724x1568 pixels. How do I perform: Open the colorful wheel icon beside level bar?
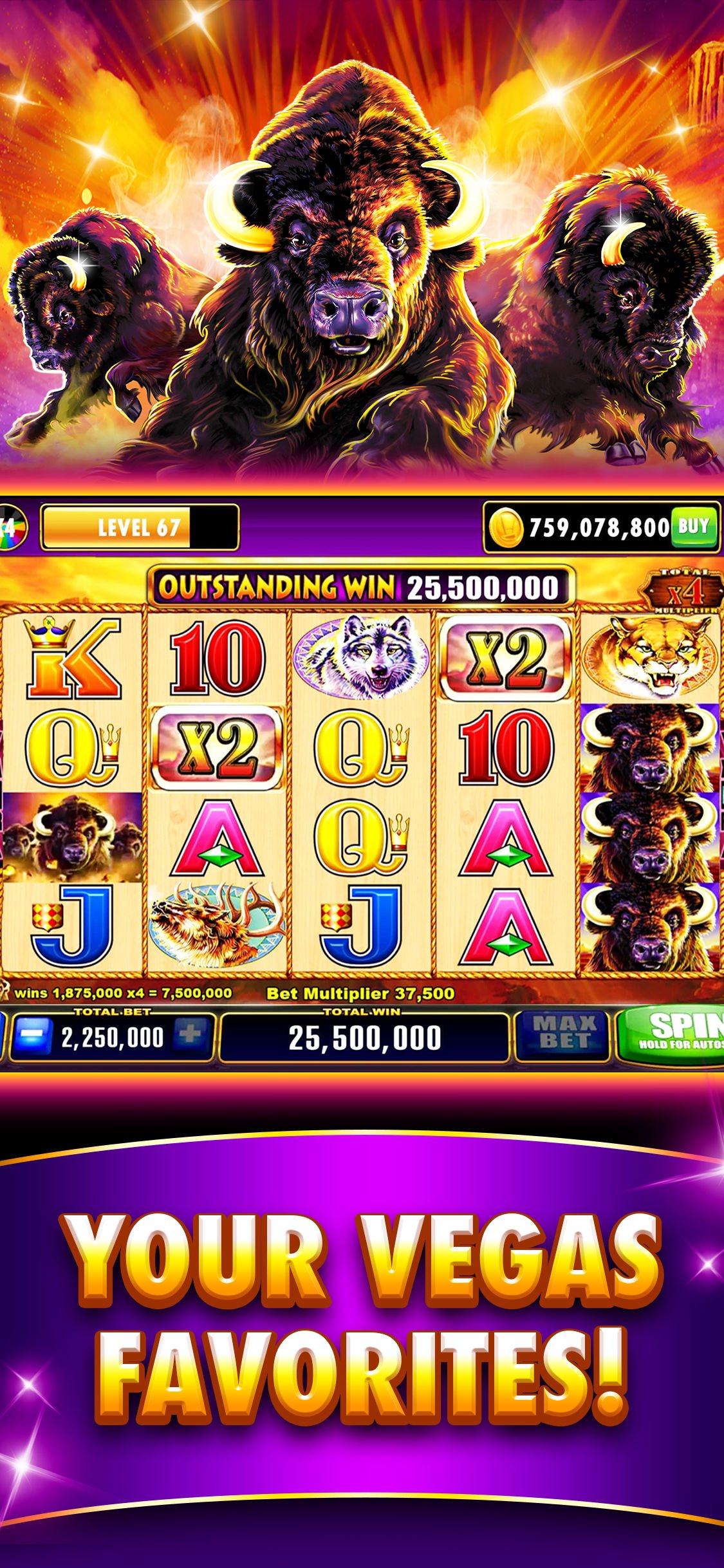point(12,528)
